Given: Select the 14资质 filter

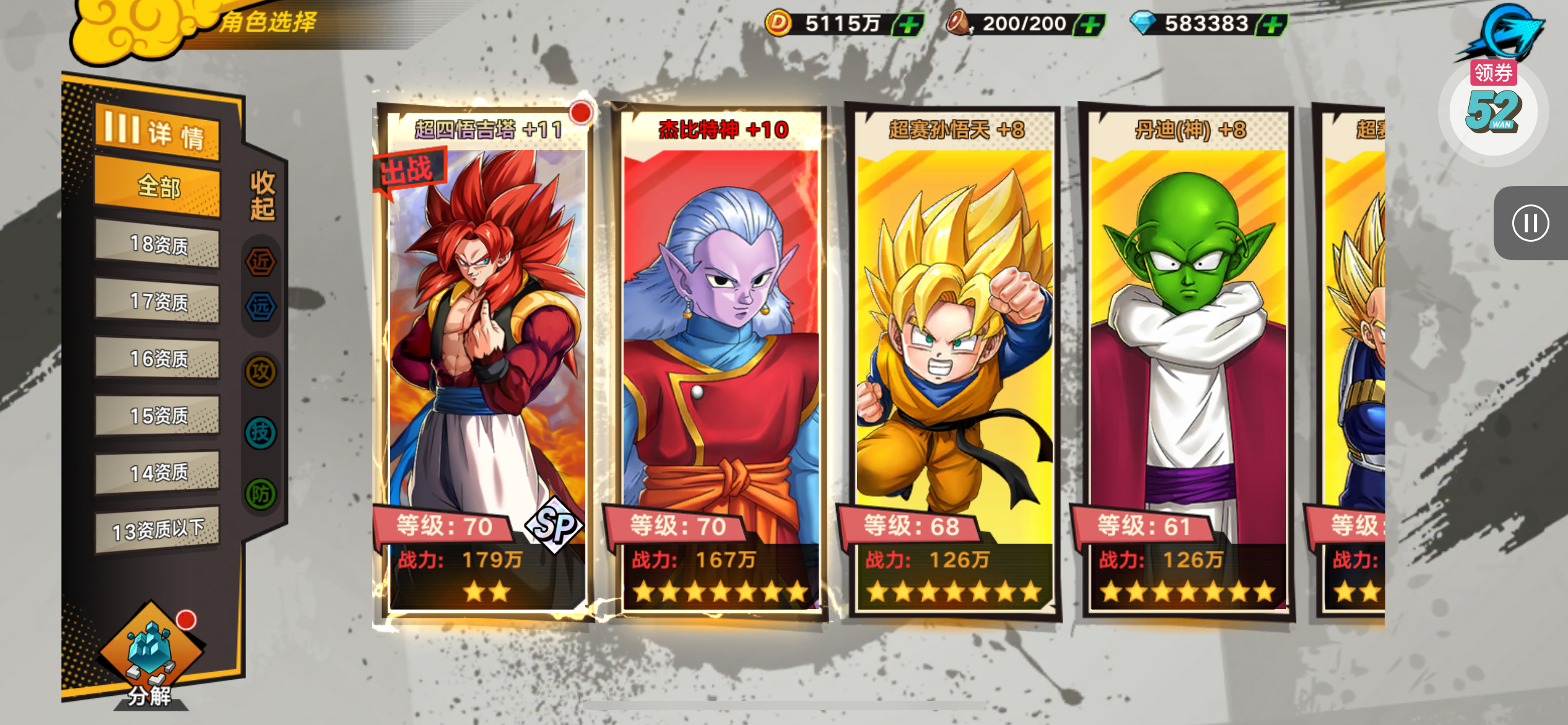Looking at the screenshot, I should pyautogui.click(x=157, y=473).
